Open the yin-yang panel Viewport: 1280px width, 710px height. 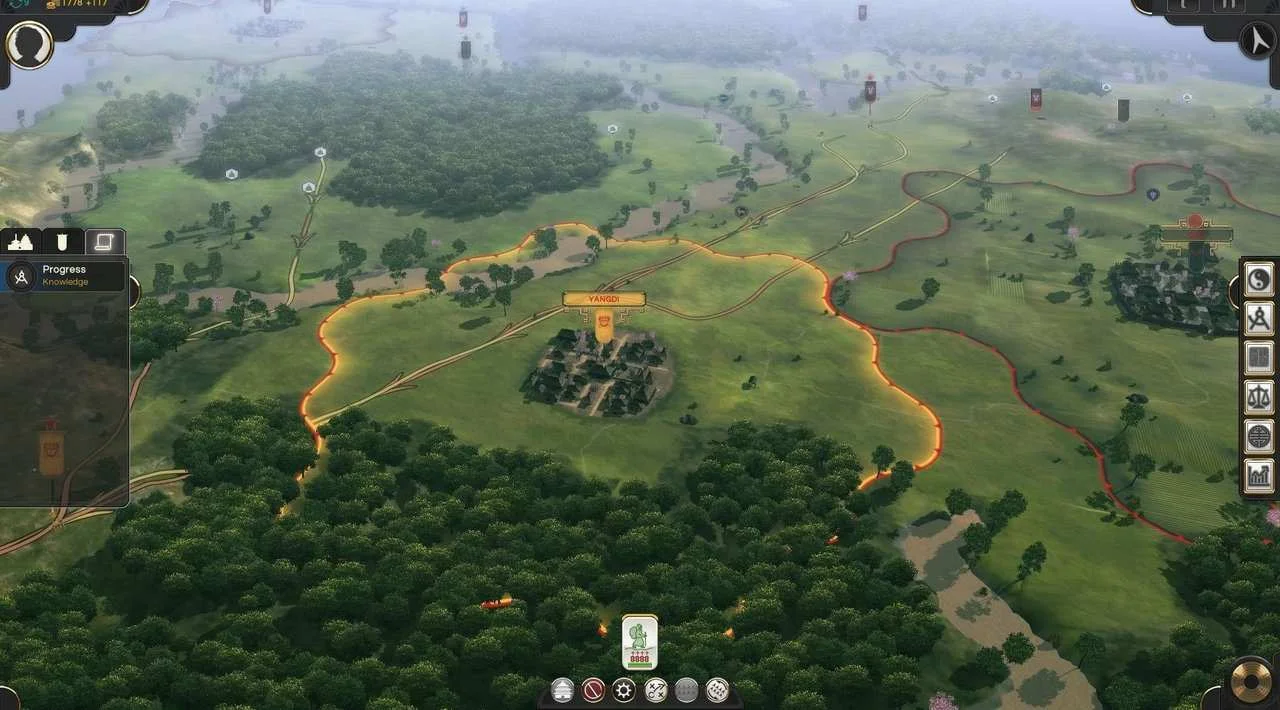(x=1258, y=279)
